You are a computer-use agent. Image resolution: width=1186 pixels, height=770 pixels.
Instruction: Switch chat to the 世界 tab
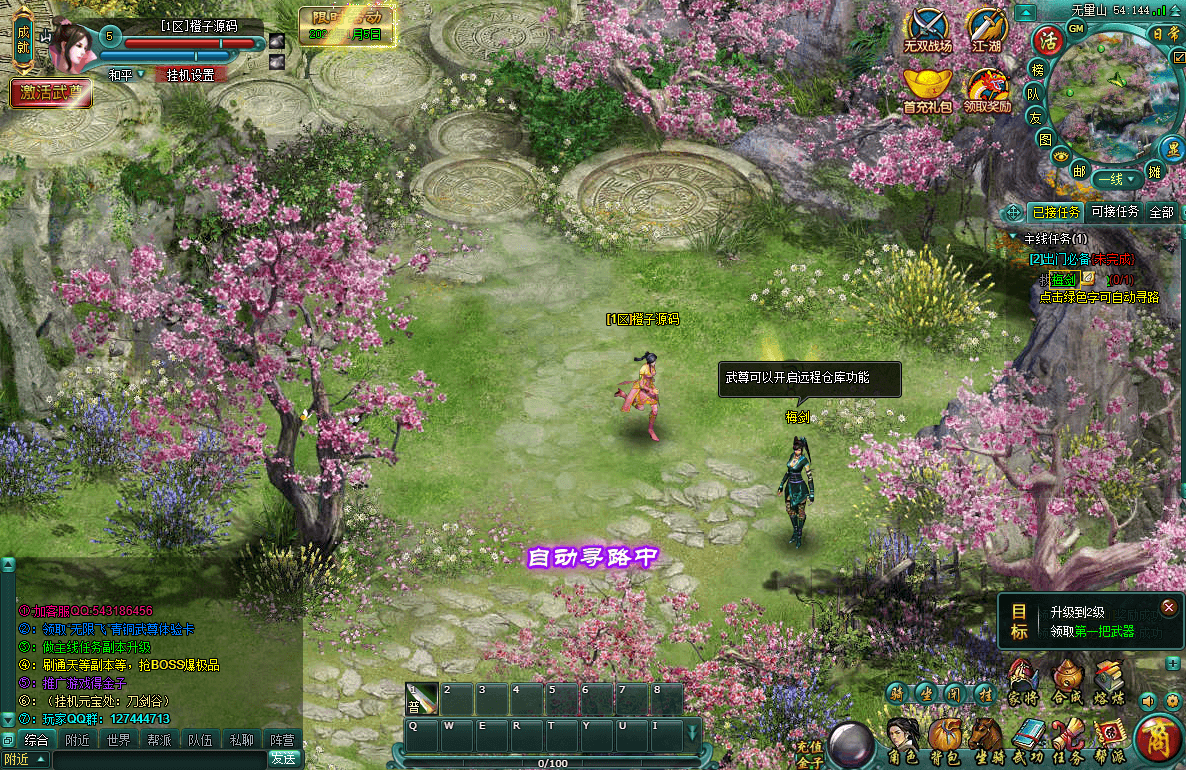pyautogui.click(x=118, y=741)
